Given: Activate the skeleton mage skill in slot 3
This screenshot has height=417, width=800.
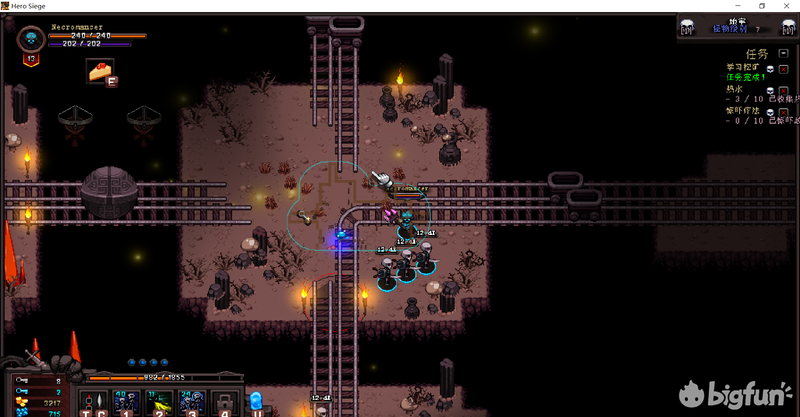Looking at the screenshot, I should 190,402.
